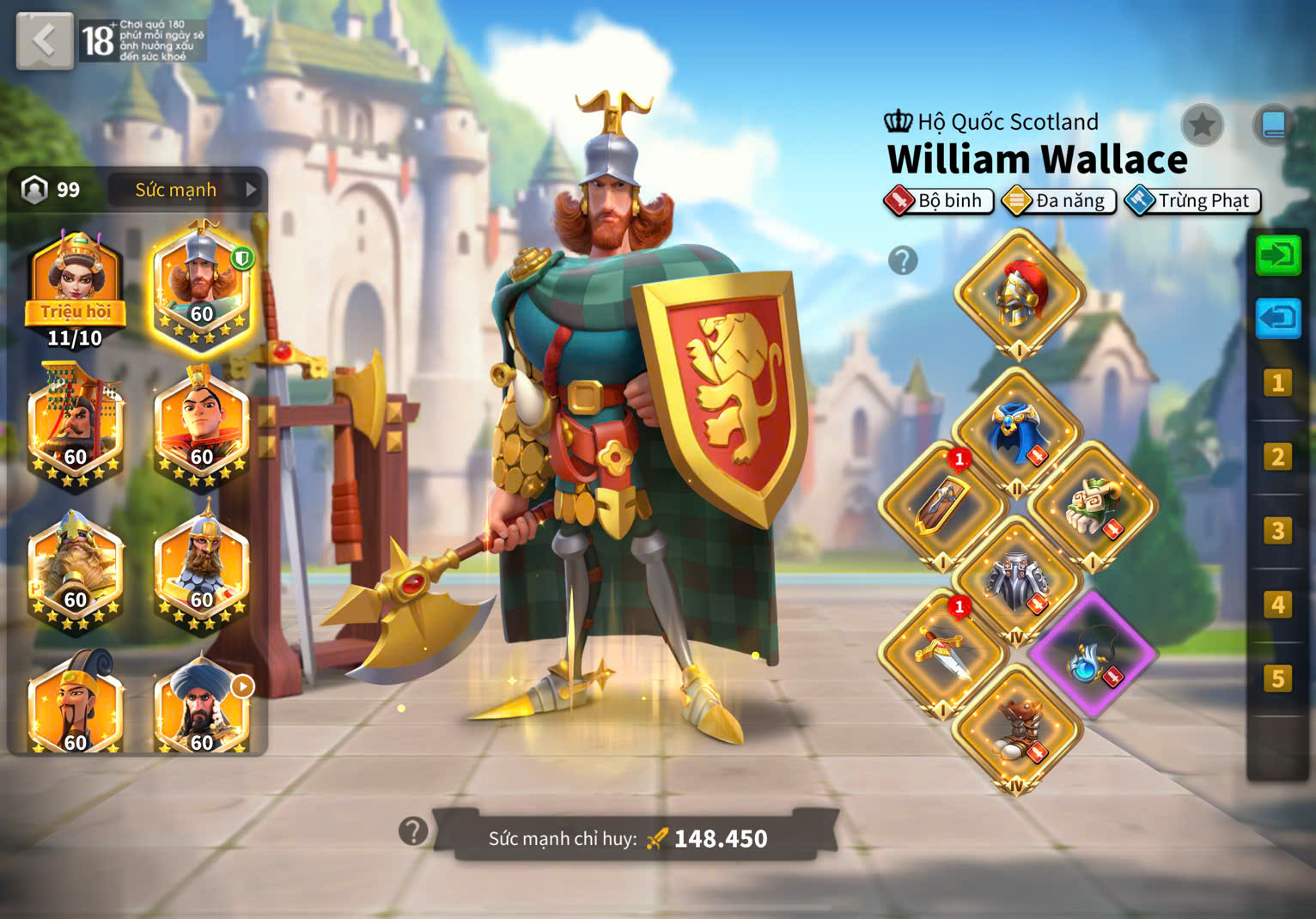This screenshot has height=919, width=1316.
Task: Click the green import arrow button
Action: [x=1277, y=256]
